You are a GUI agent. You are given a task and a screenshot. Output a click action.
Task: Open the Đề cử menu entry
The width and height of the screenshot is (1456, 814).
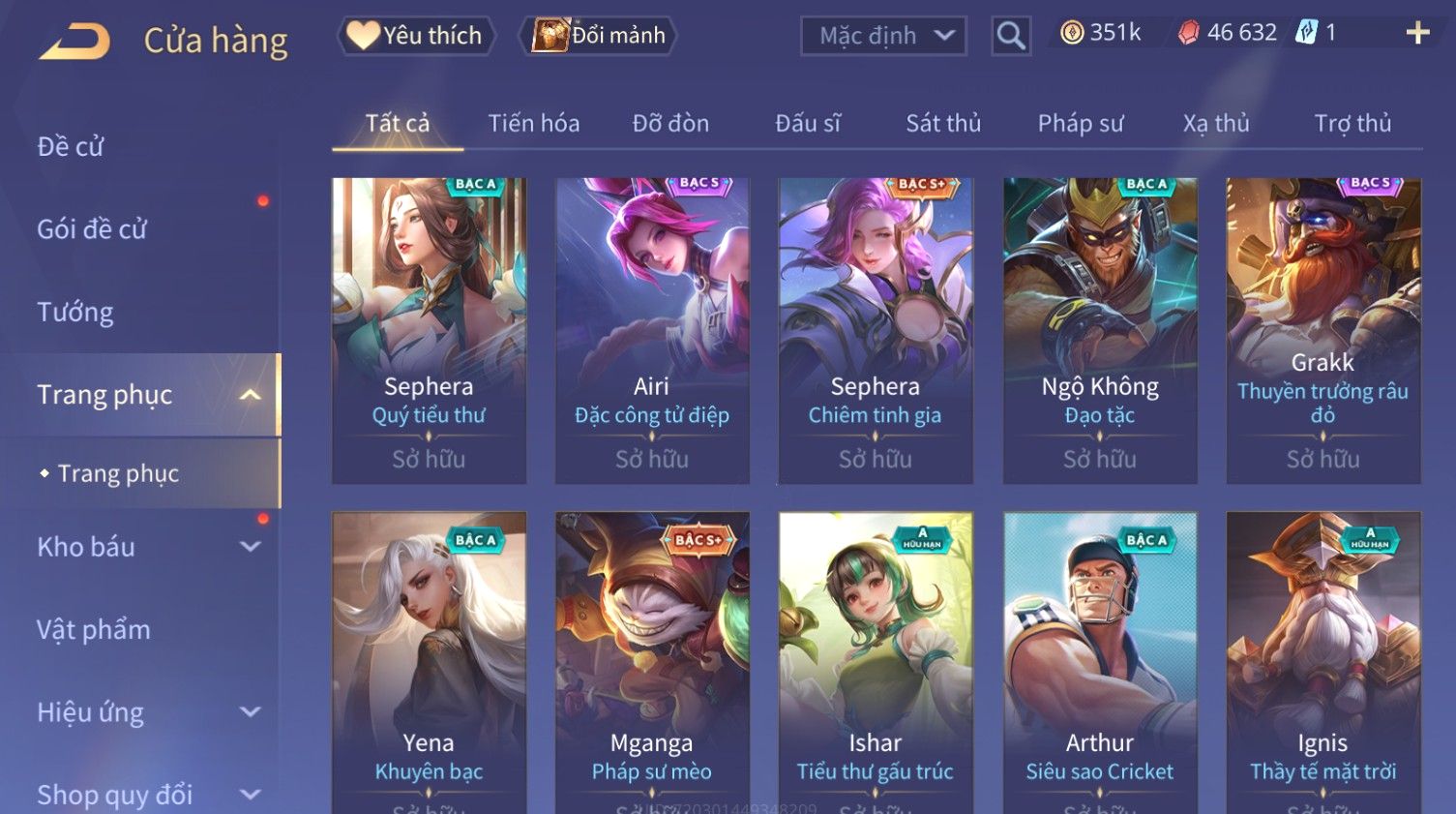click(x=71, y=146)
